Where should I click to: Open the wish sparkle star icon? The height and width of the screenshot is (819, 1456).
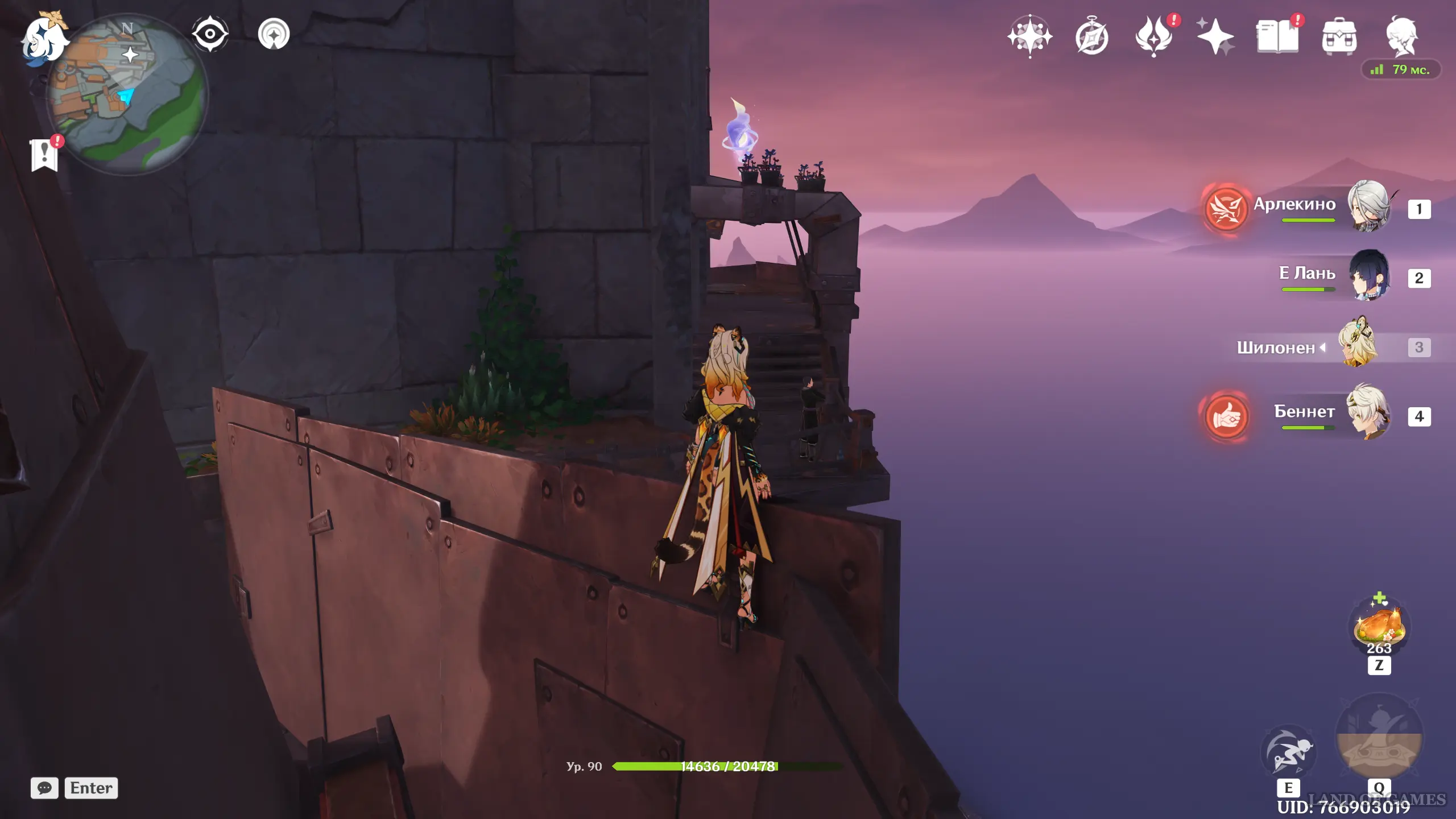click(x=1215, y=36)
